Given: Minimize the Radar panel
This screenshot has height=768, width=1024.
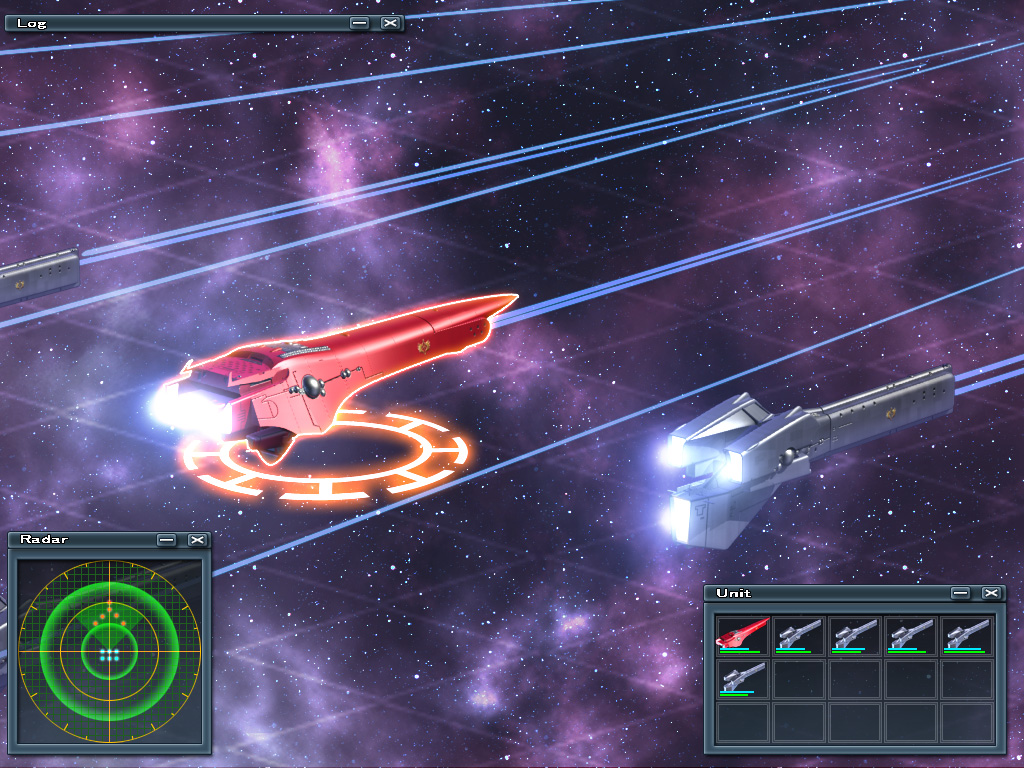Looking at the screenshot, I should 166,540.
